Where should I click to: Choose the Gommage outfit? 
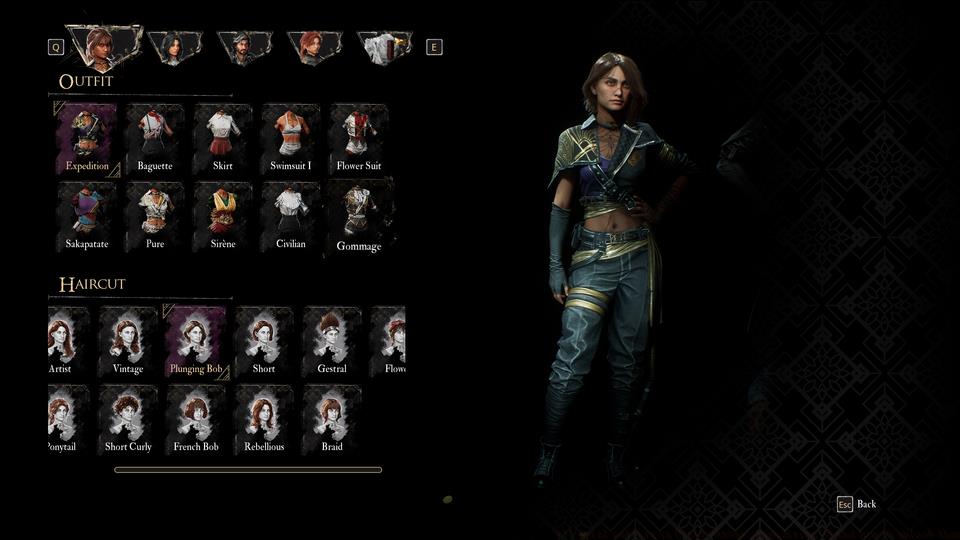(359, 218)
